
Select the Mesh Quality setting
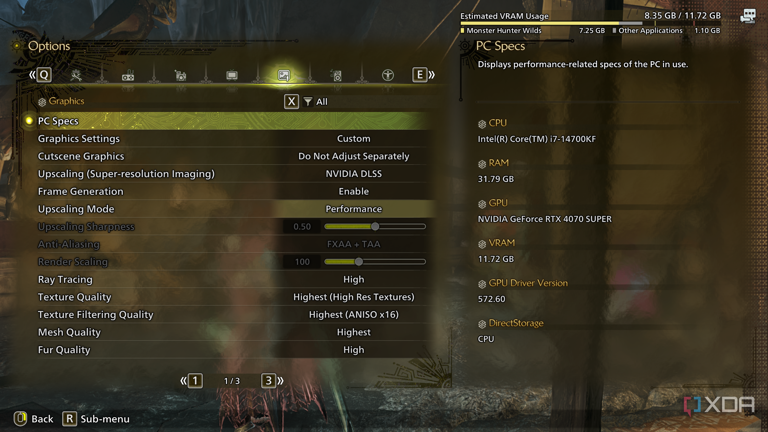pyautogui.click(x=353, y=332)
